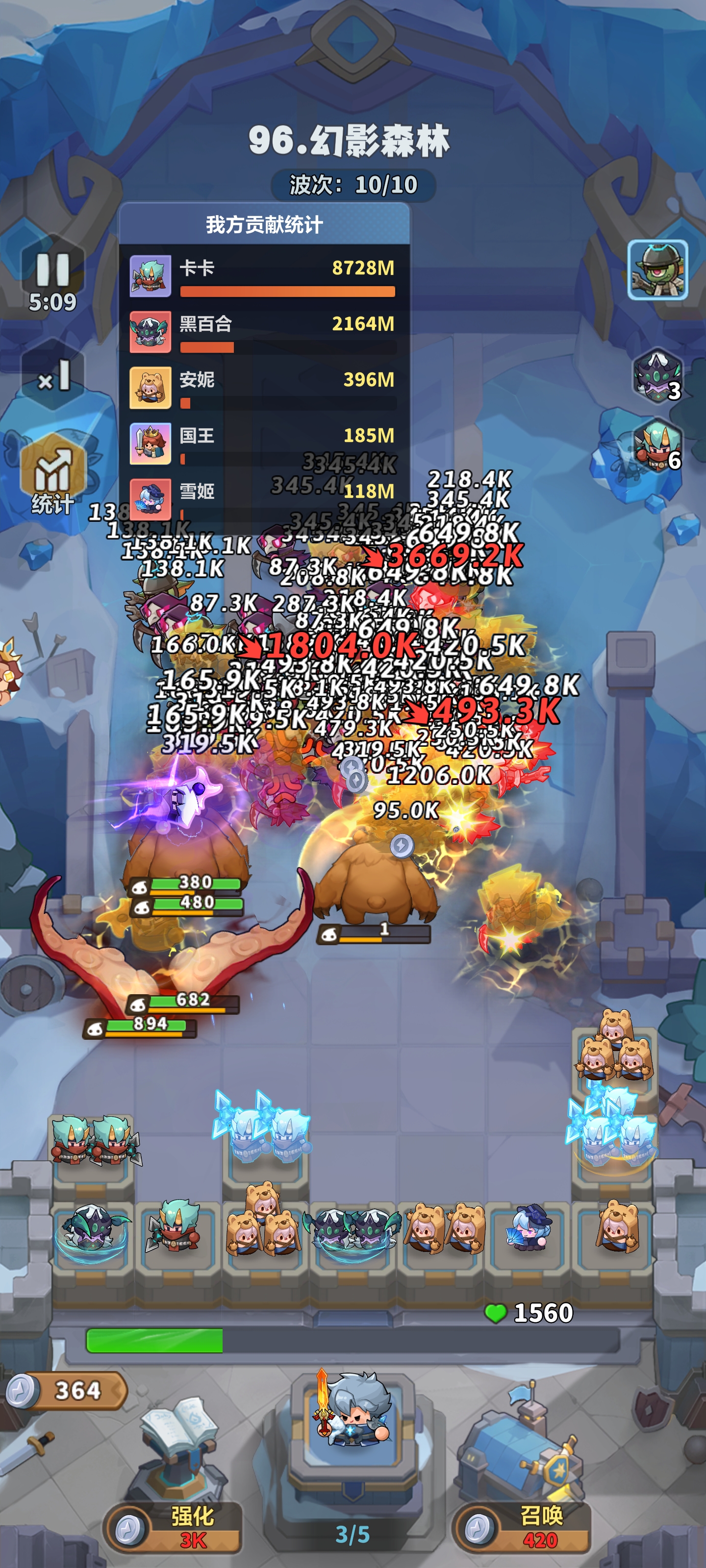
Task: Tap the goblin soldier enemy portrait
Action: coord(658,269)
